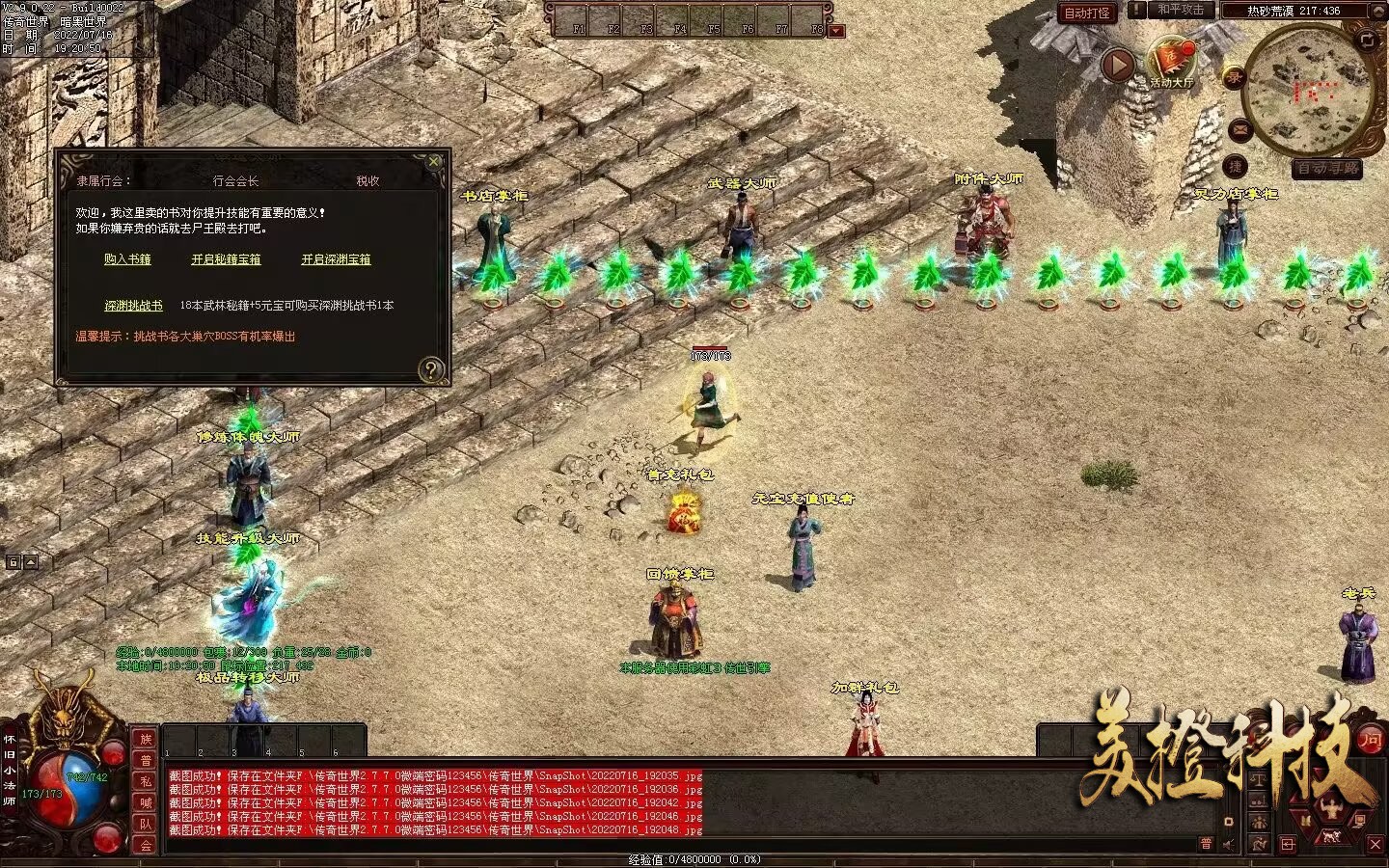Open the dialog's question mark help

(431, 368)
